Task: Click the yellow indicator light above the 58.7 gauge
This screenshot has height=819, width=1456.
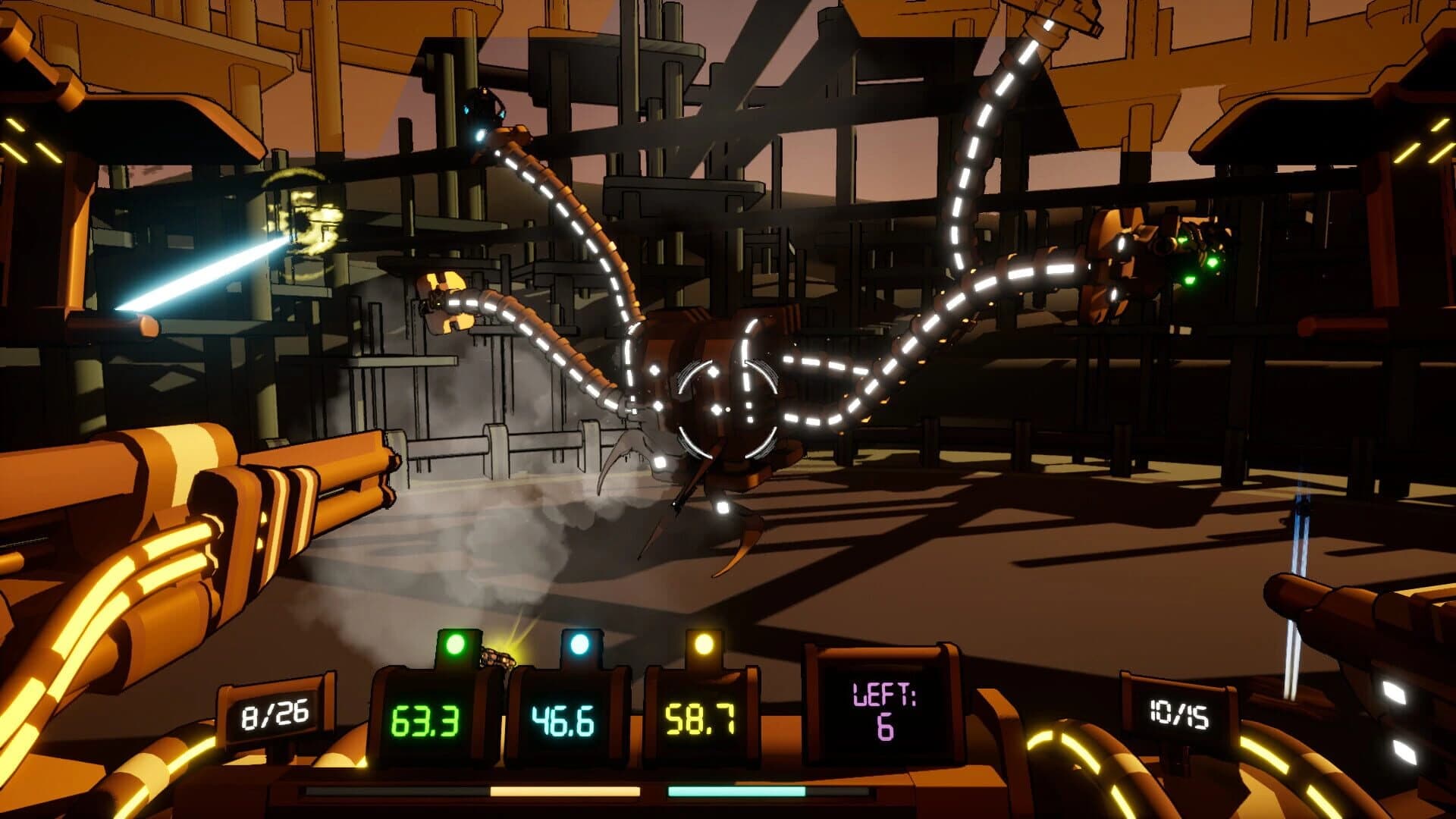Action: click(706, 645)
